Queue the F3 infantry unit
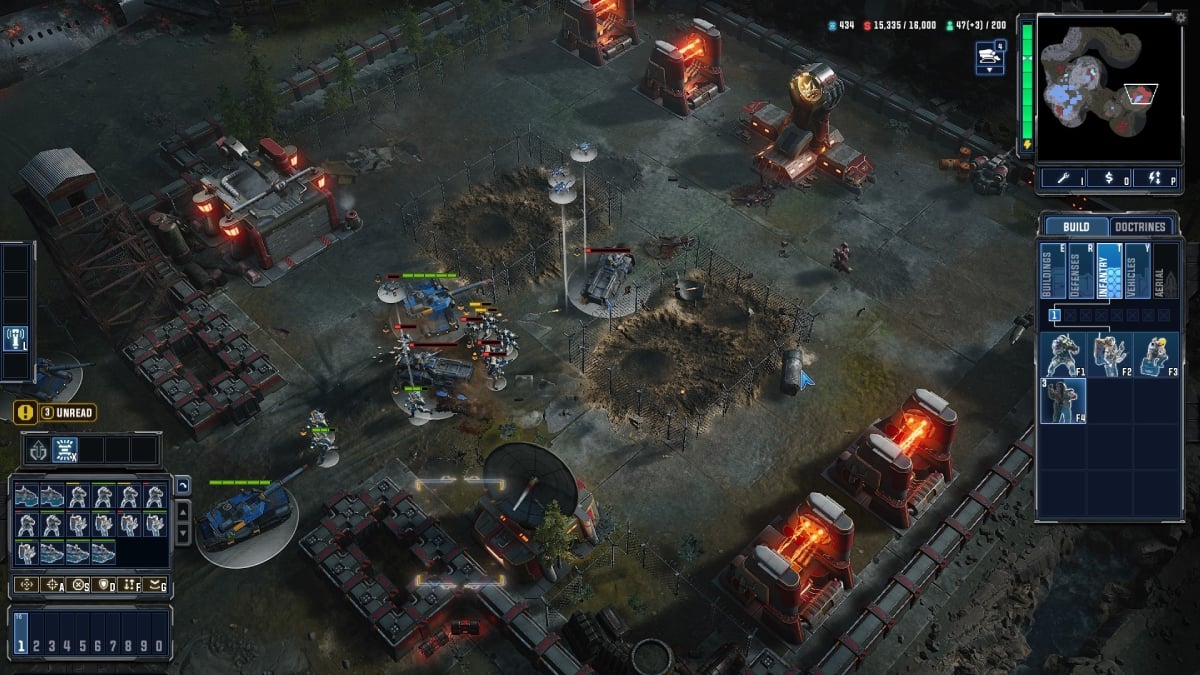 [x=1155, y=355]
